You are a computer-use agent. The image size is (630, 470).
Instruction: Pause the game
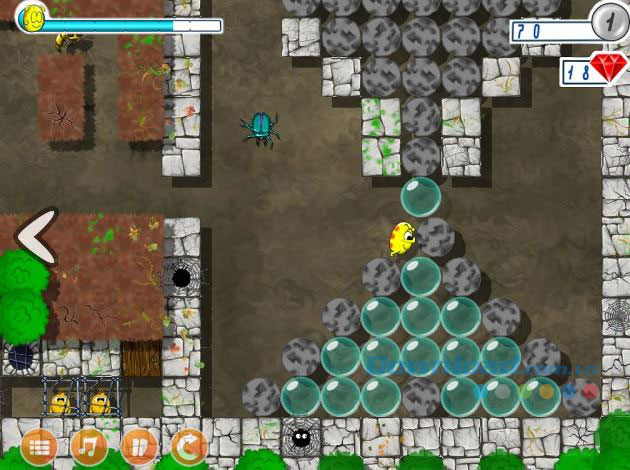pos(139,446)
